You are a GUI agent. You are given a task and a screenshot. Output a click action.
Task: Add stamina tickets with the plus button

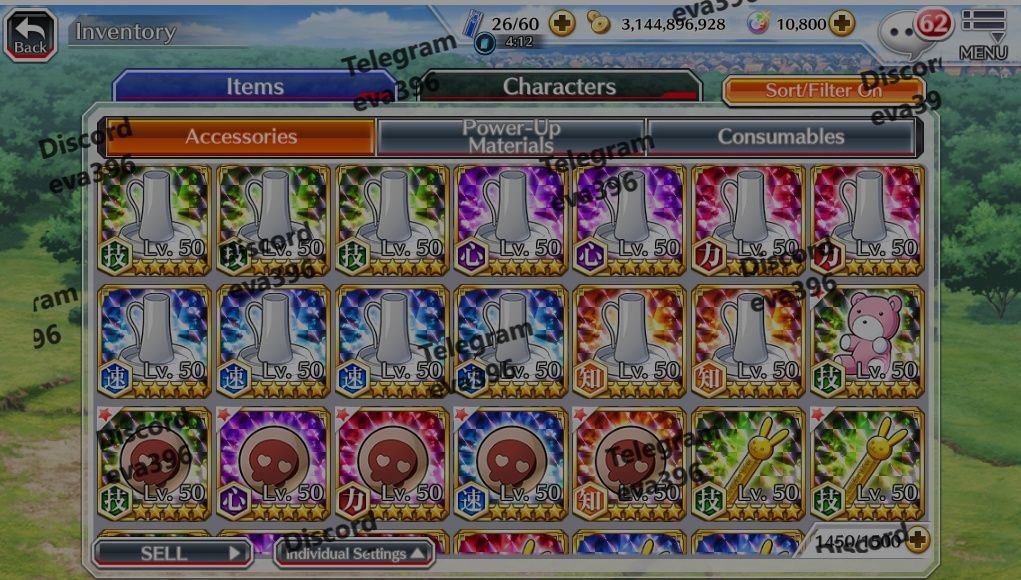(562, 23)
